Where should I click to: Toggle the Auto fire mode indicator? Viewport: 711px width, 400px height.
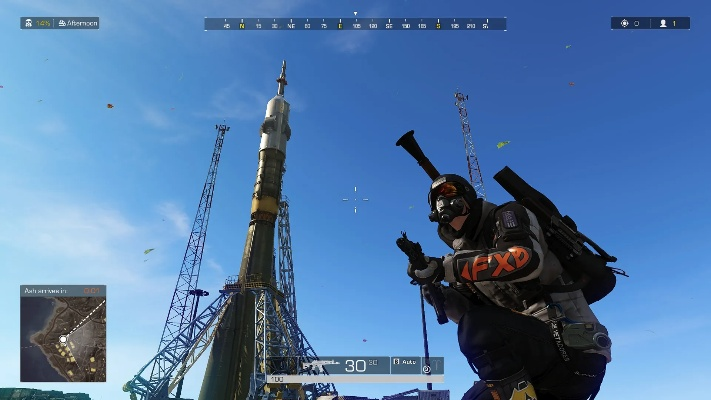point(403,362)
